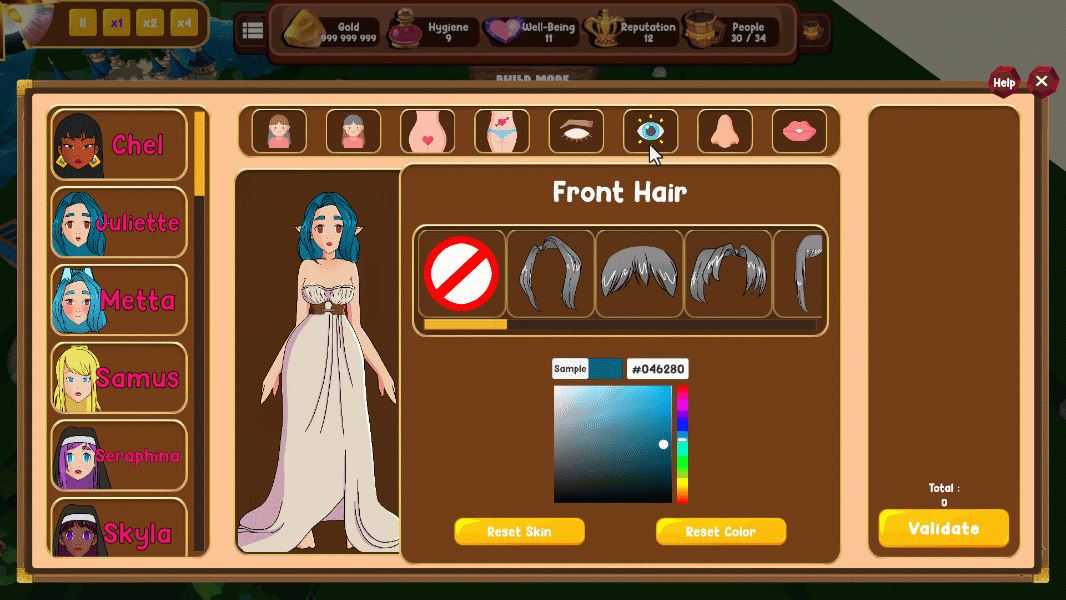Select Chel from the character list

pyautogui.click(x=119, y=145)
